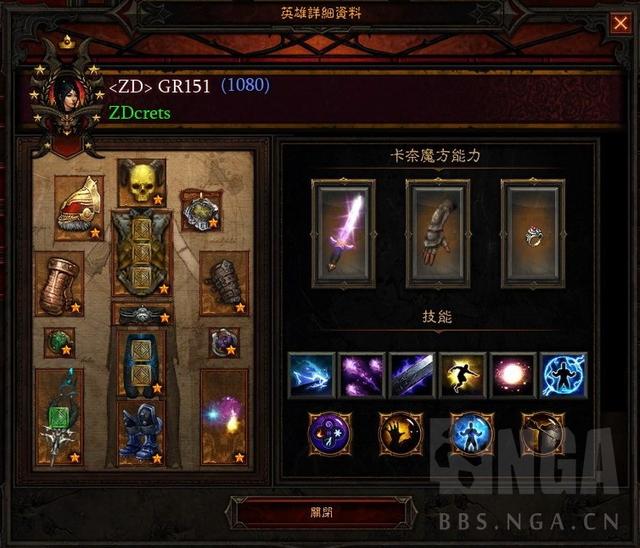Screen dimensions: 640x548
Task: Inspect the dark bracers slot
Action: point(223,283)
